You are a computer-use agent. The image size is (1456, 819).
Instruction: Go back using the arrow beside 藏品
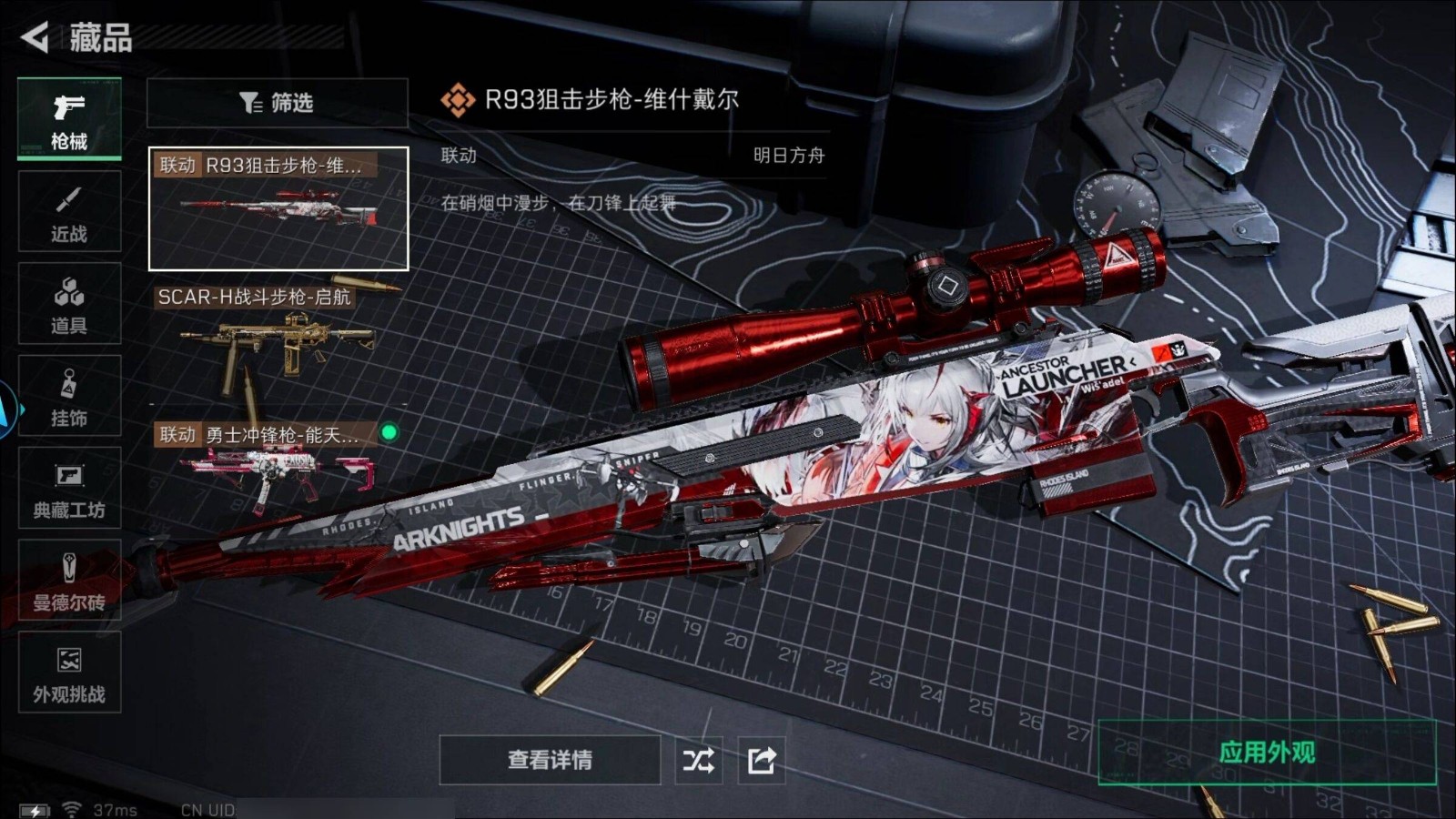(35, 37)
